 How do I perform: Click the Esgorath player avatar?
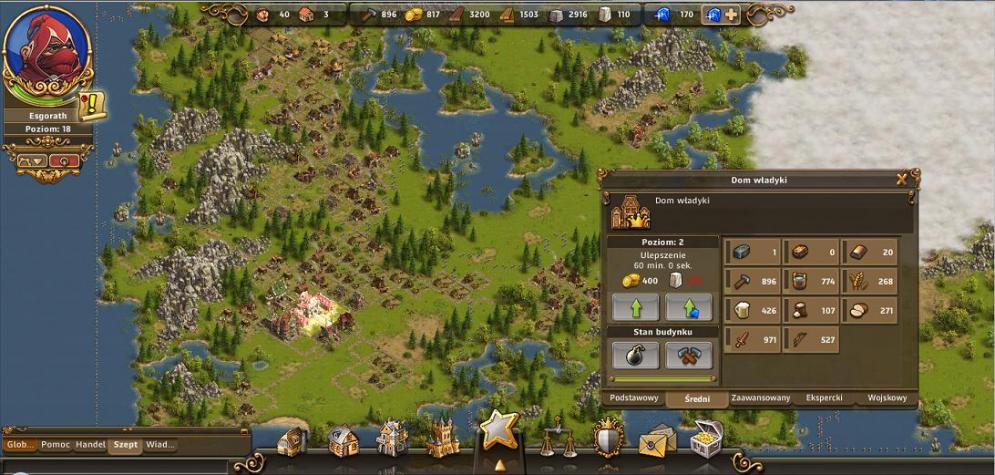pos(48,55)
